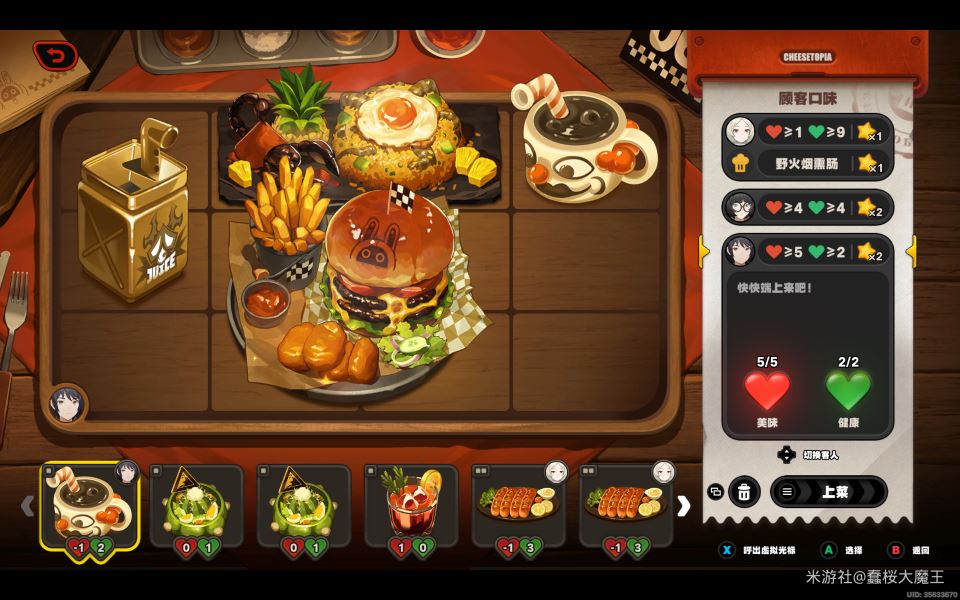Show next dishes with the right arrow
Image resolution: width=960 pixels, height=600 pixels.
coord(683,506)
